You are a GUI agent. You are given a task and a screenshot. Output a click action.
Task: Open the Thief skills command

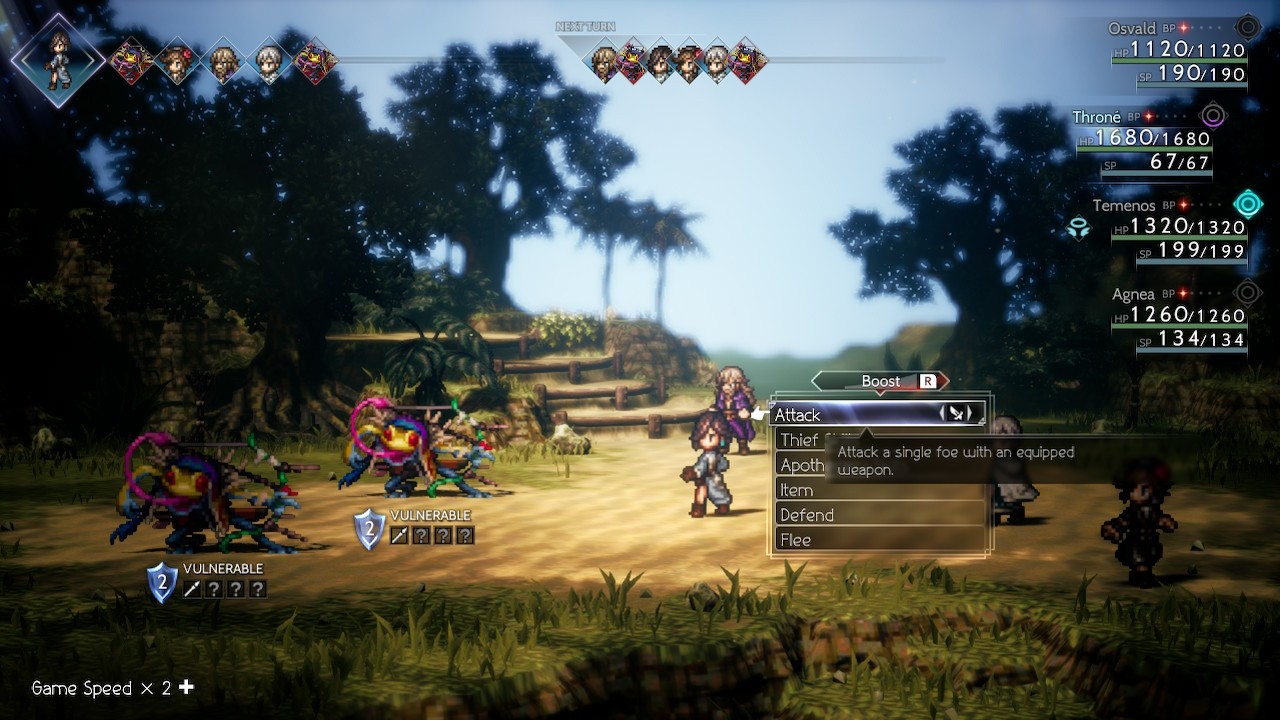pyautogui.click(x=800, y=440)
